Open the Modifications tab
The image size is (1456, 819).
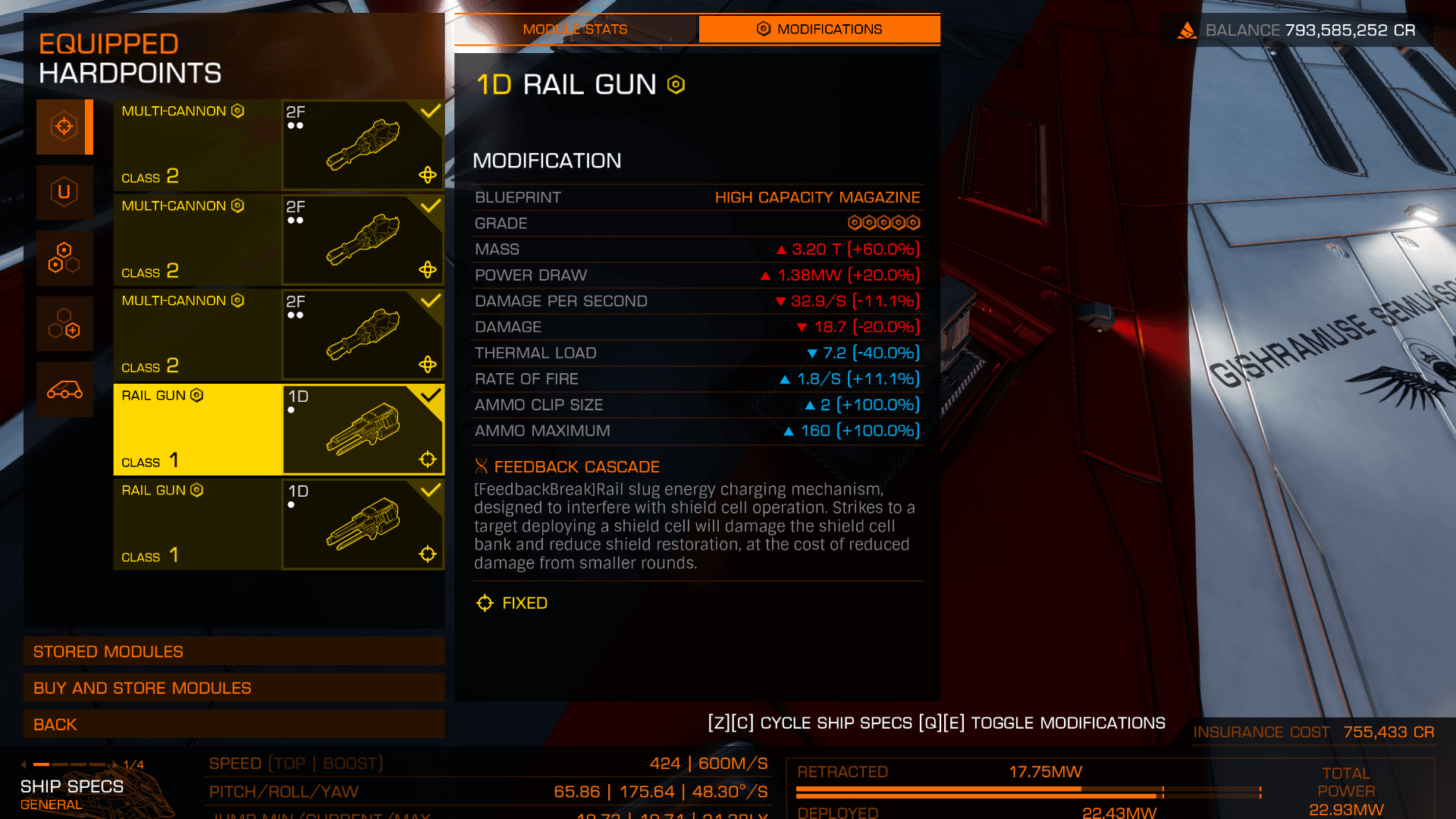coord(819,30)
